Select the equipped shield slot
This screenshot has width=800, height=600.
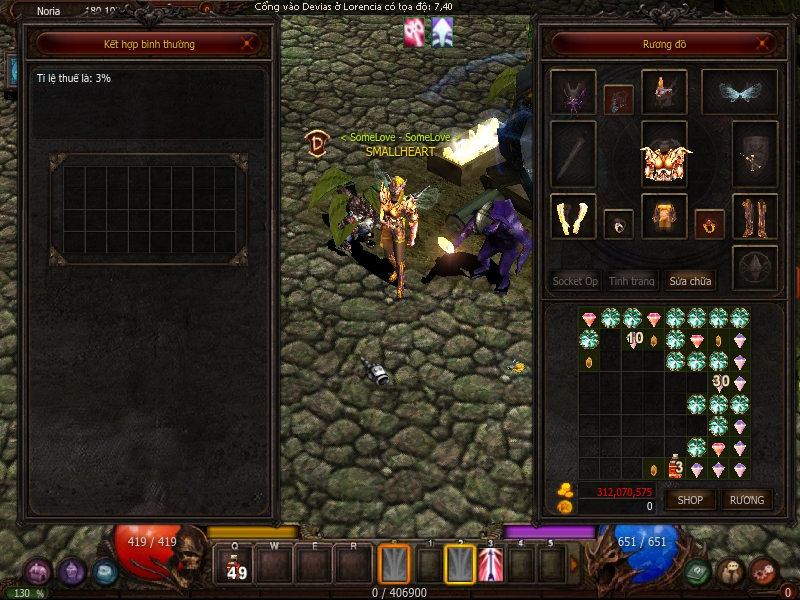755,154
